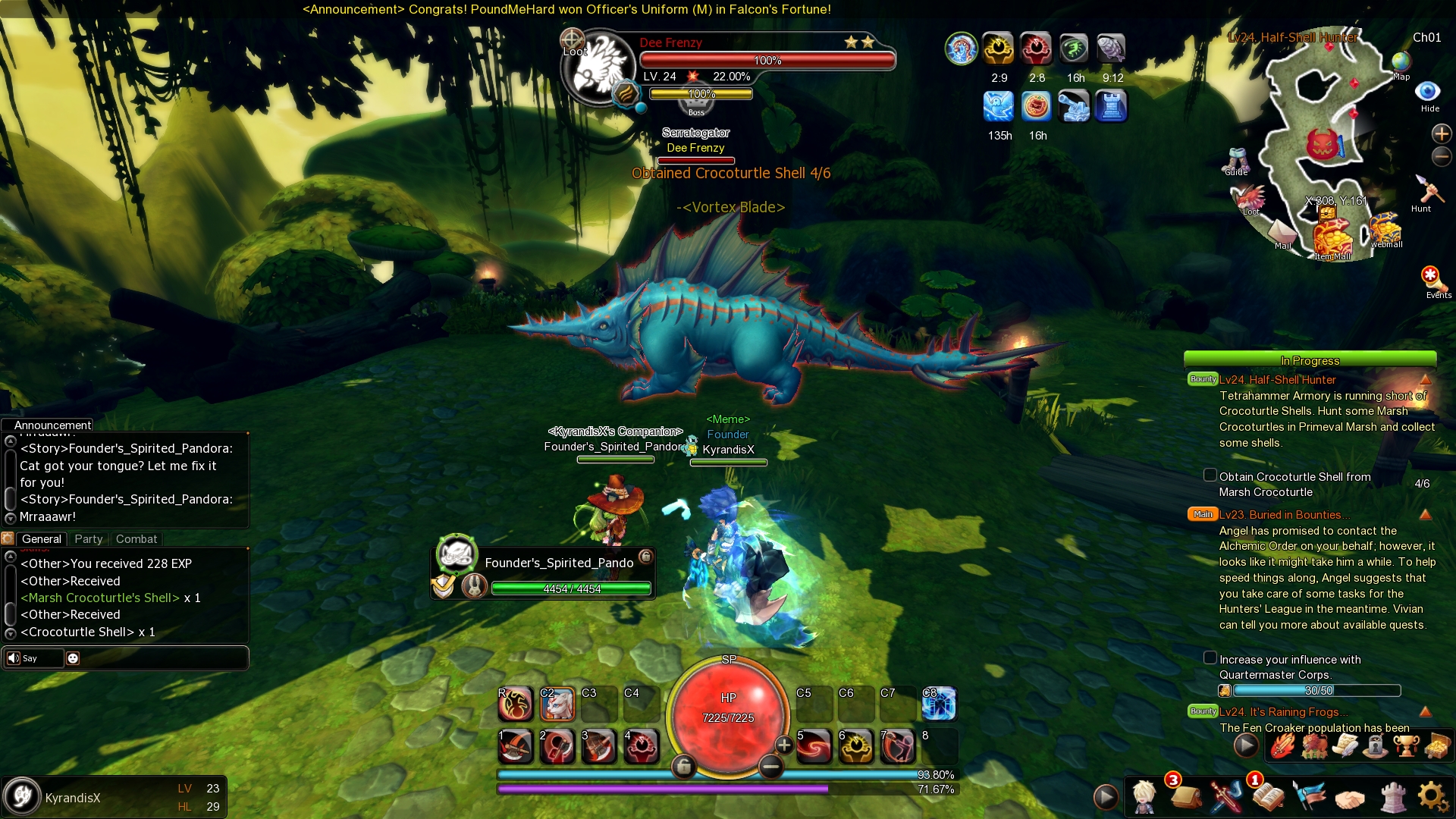Collapse the Lv23 Buried in Bounties quest entry
This screenshot has width=1456, height=819.
click(1426, 516)
